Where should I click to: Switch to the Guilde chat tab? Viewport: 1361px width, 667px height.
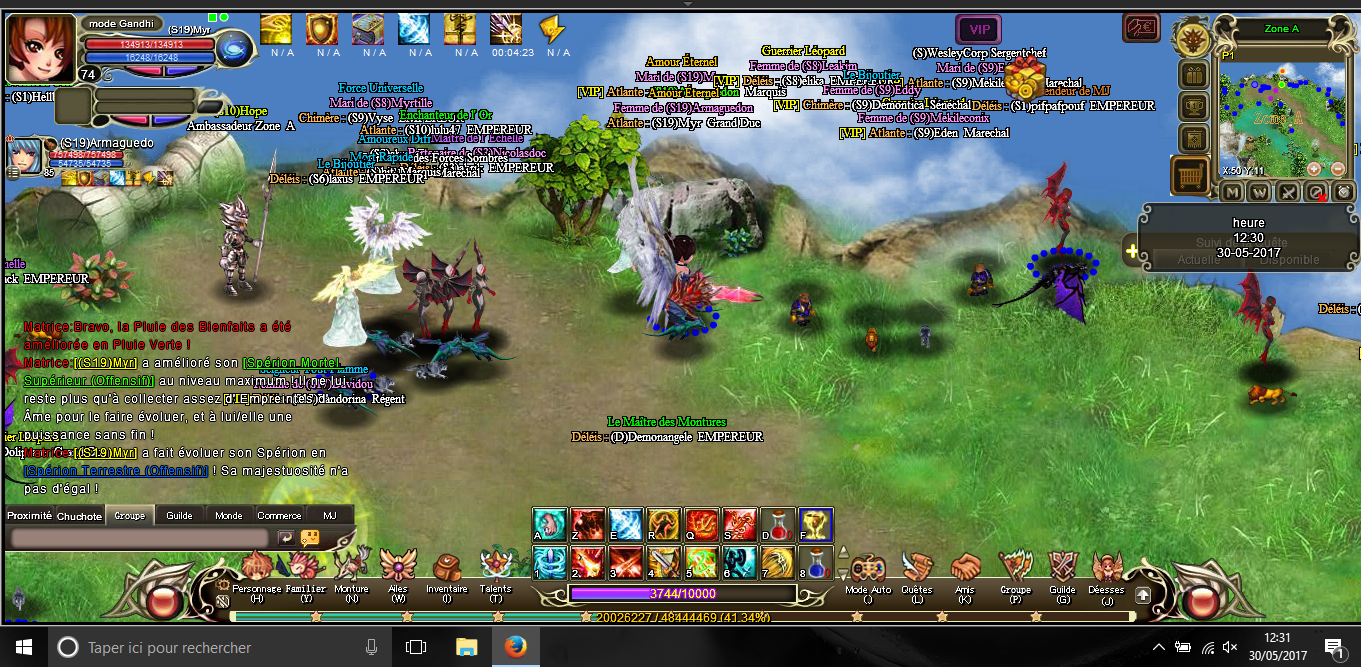pos(180,516)
